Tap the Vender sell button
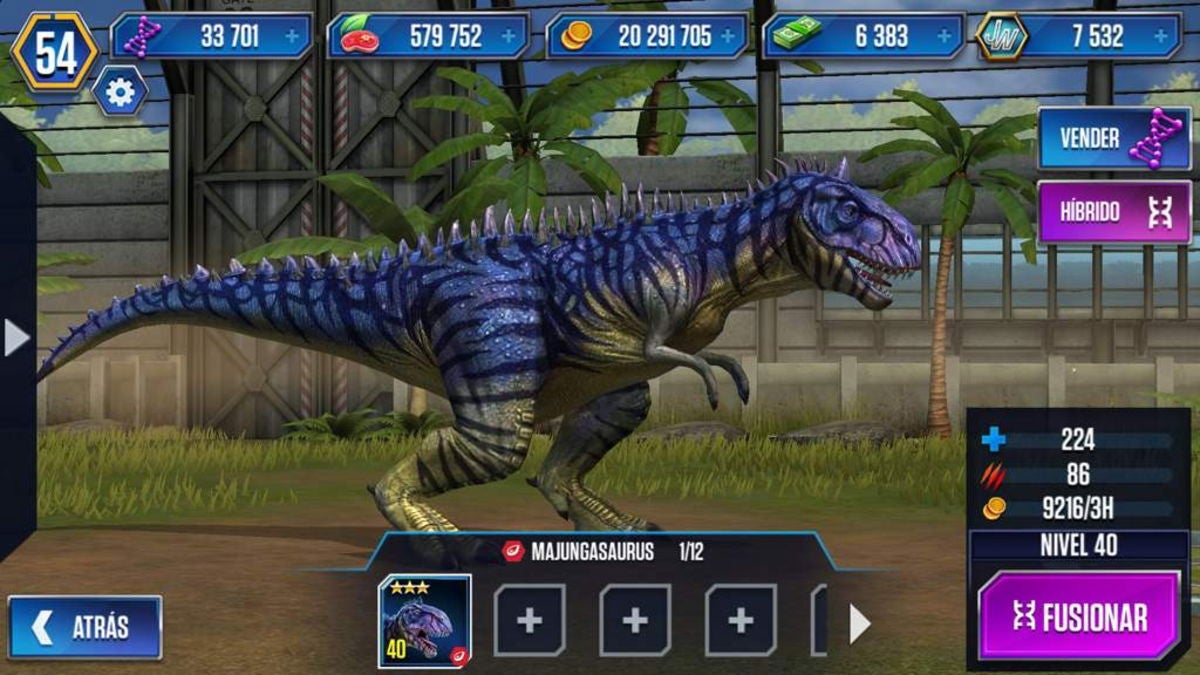 [1114, 139]
